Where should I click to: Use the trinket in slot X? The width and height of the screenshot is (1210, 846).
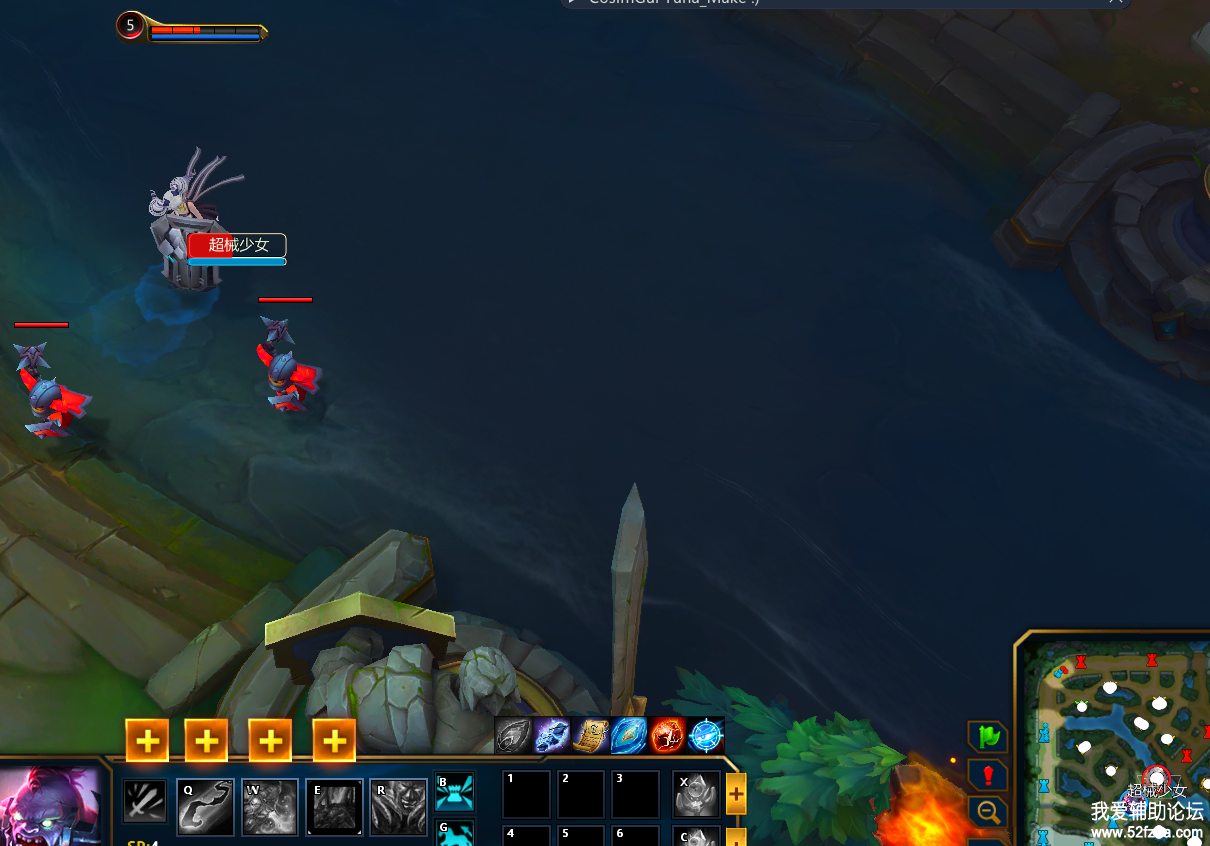[x=696, y=795]
